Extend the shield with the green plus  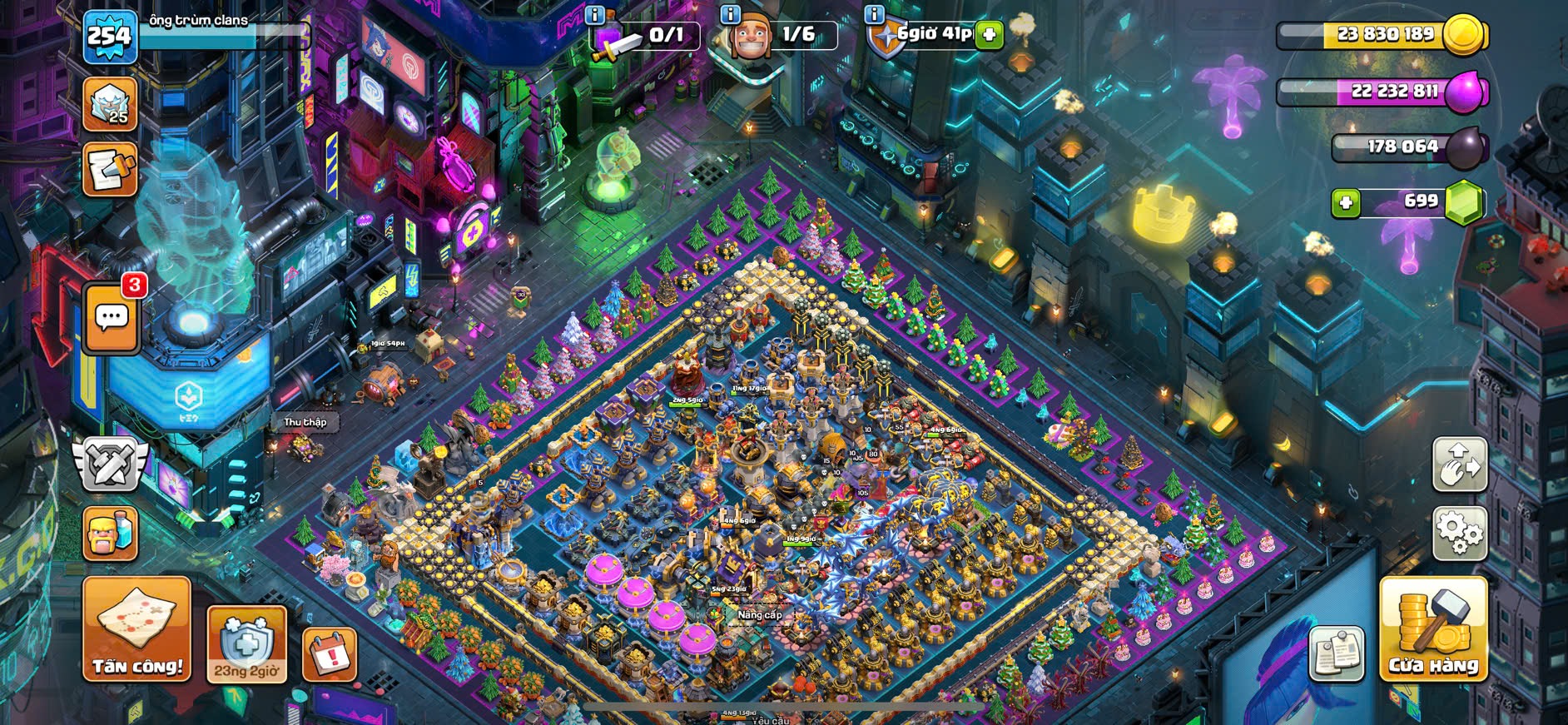tap(990, 35)
